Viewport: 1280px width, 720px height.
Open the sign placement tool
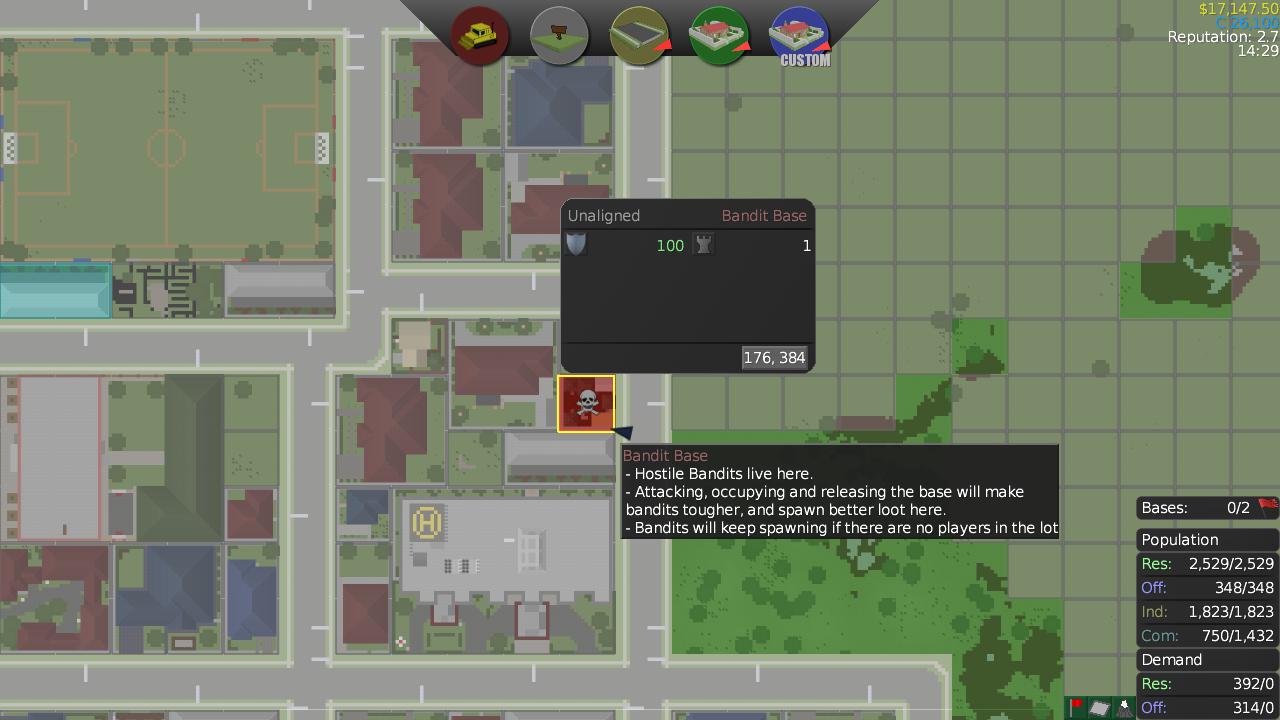[559, 34]
